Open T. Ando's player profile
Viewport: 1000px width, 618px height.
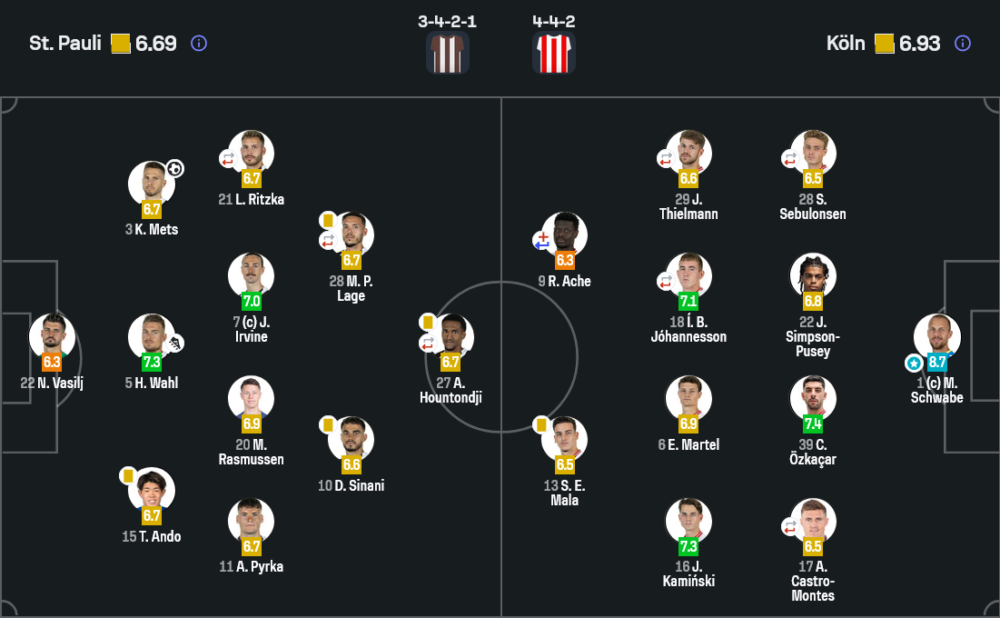(151, 491)
